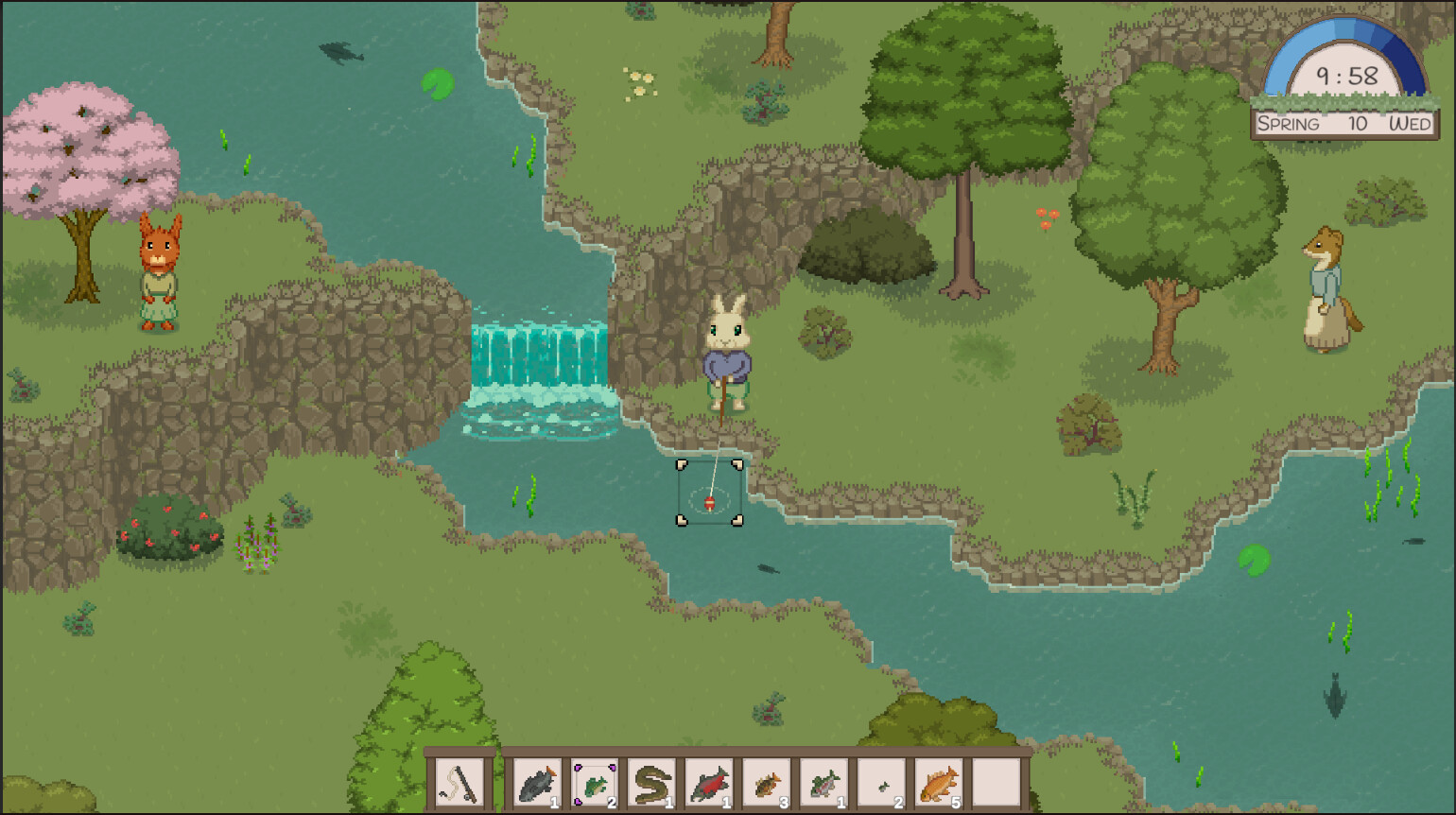Select the eel item in the hotbar

click(x=654, y=782)
